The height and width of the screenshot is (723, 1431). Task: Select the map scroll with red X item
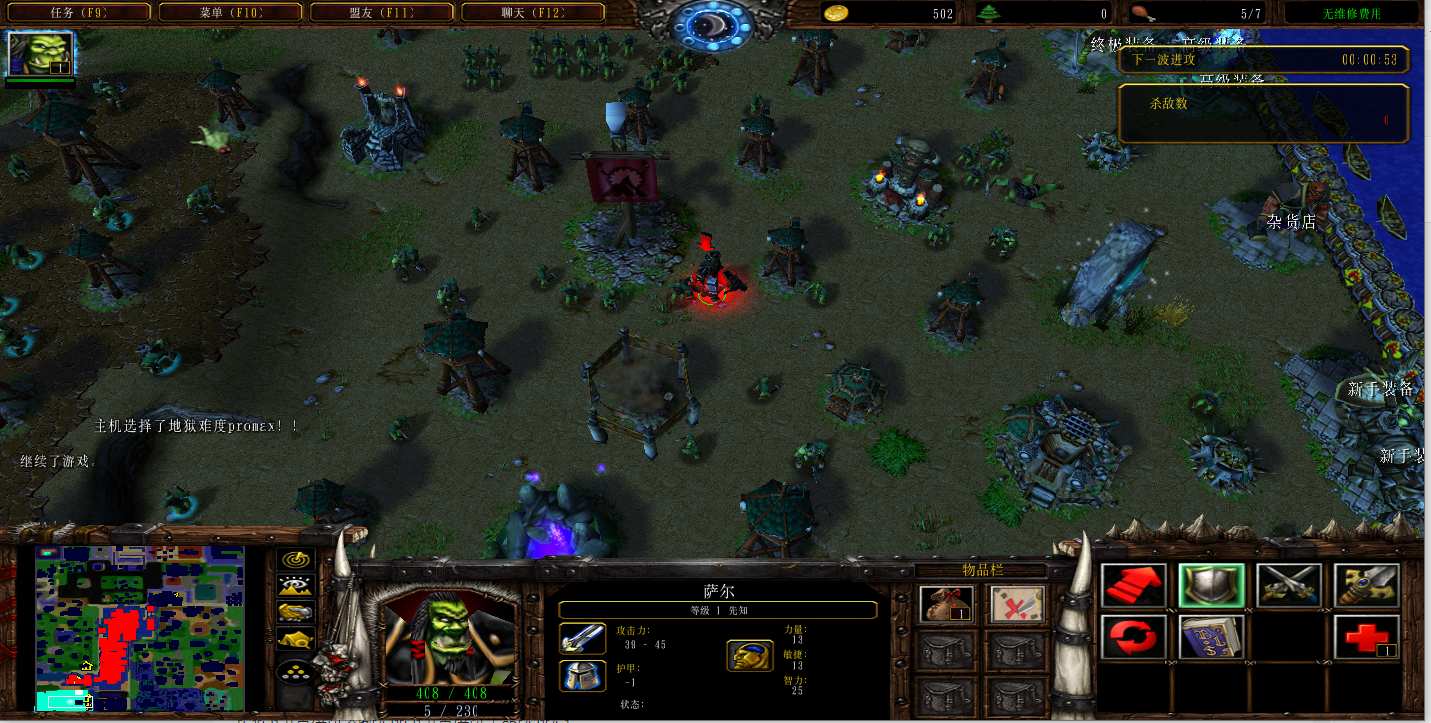coord(1017,603)
